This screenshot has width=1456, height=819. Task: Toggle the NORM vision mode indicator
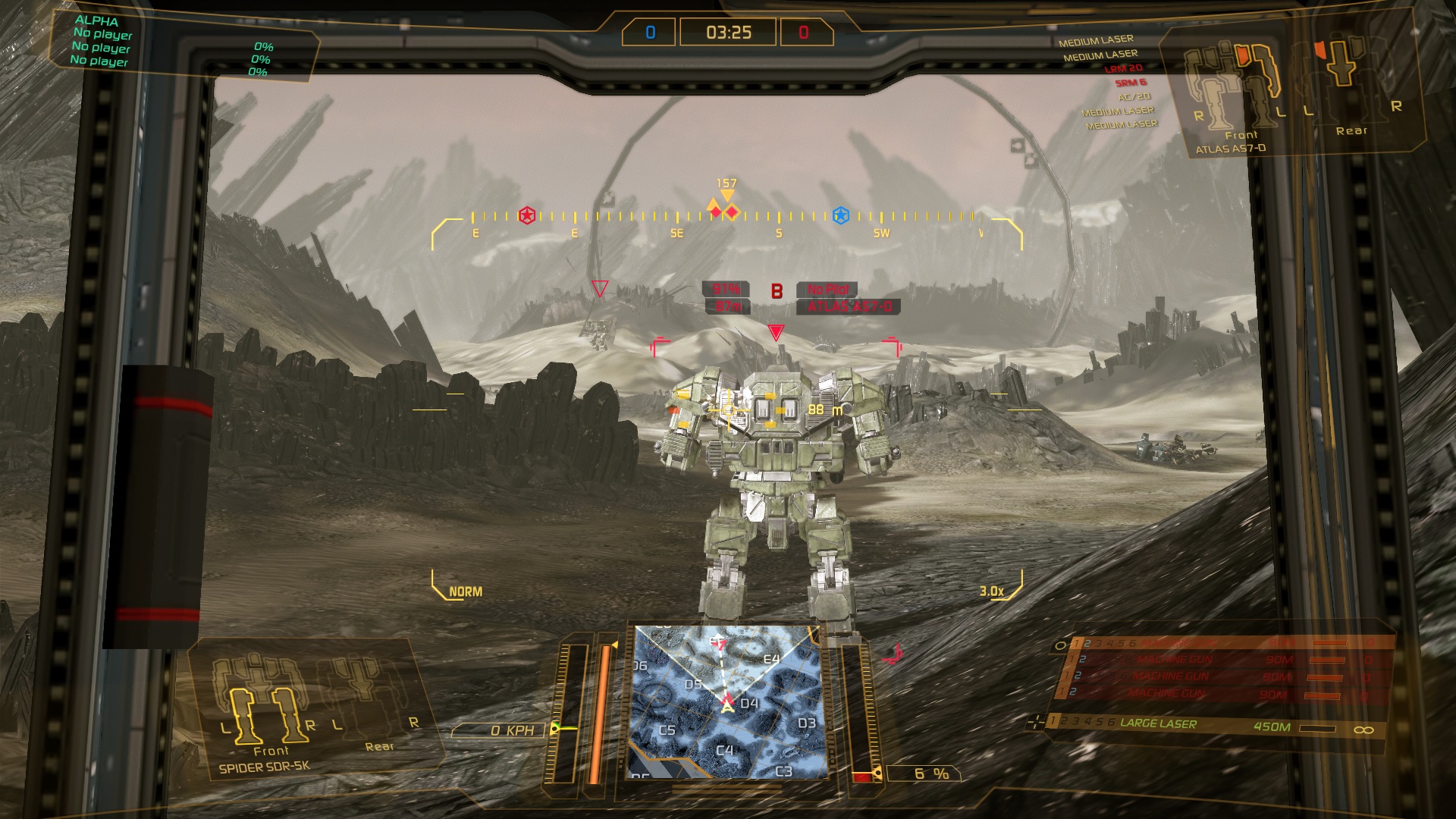coord(465,591)
